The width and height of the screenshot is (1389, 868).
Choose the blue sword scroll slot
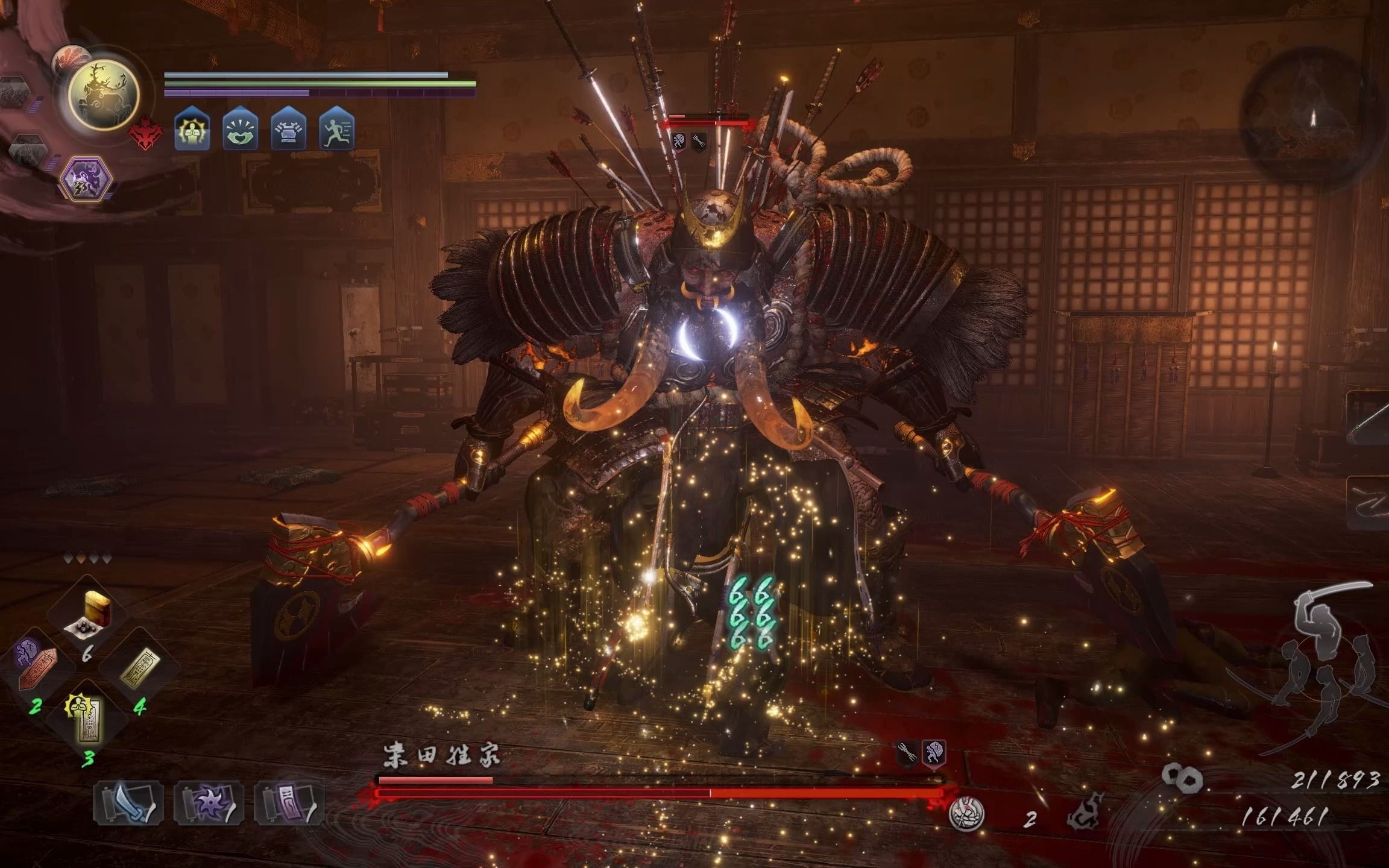128,802
